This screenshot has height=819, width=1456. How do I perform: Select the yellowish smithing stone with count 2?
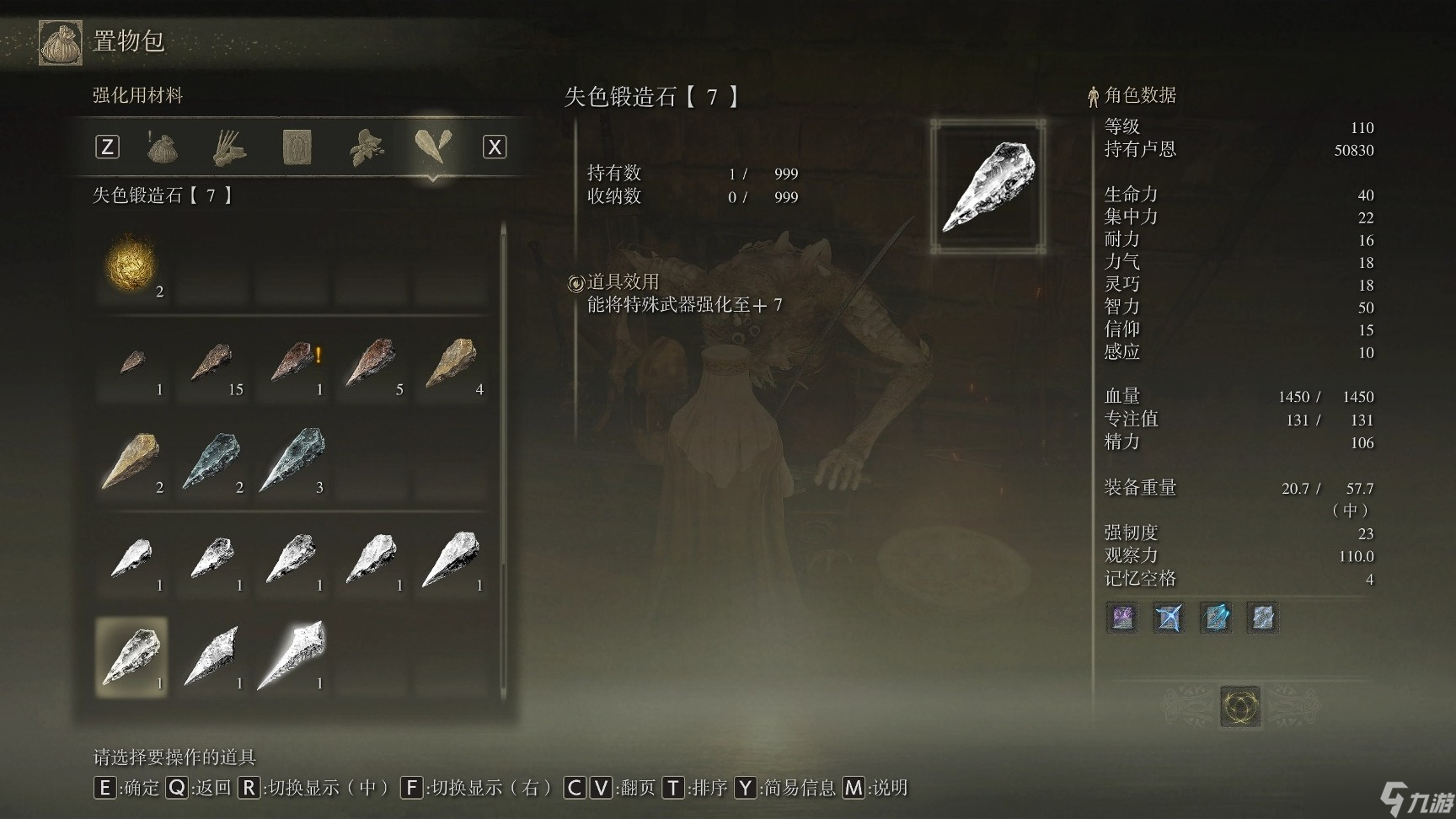(x=132, y=460)
